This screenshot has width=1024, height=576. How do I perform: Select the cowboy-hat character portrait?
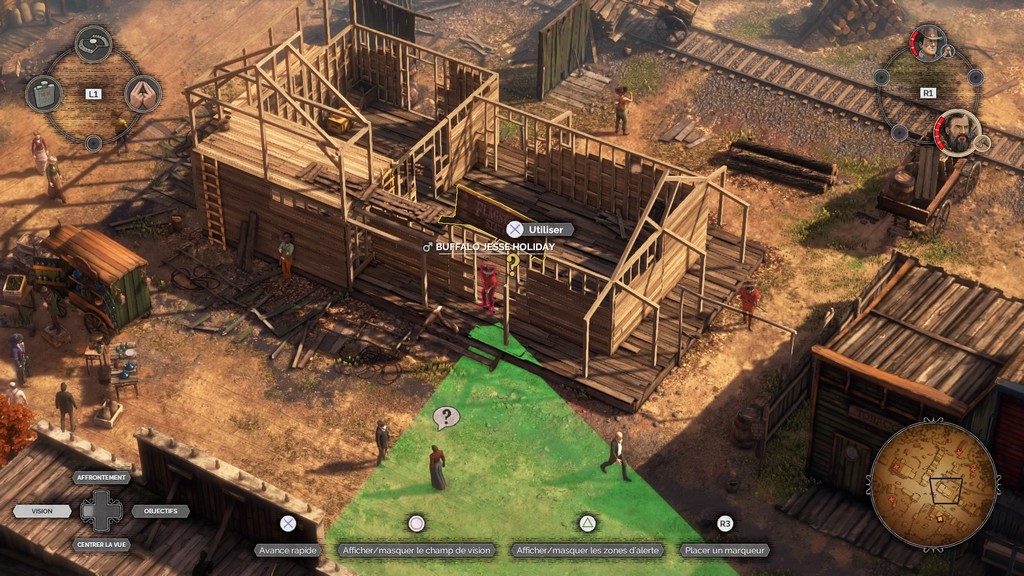[929, 43]
